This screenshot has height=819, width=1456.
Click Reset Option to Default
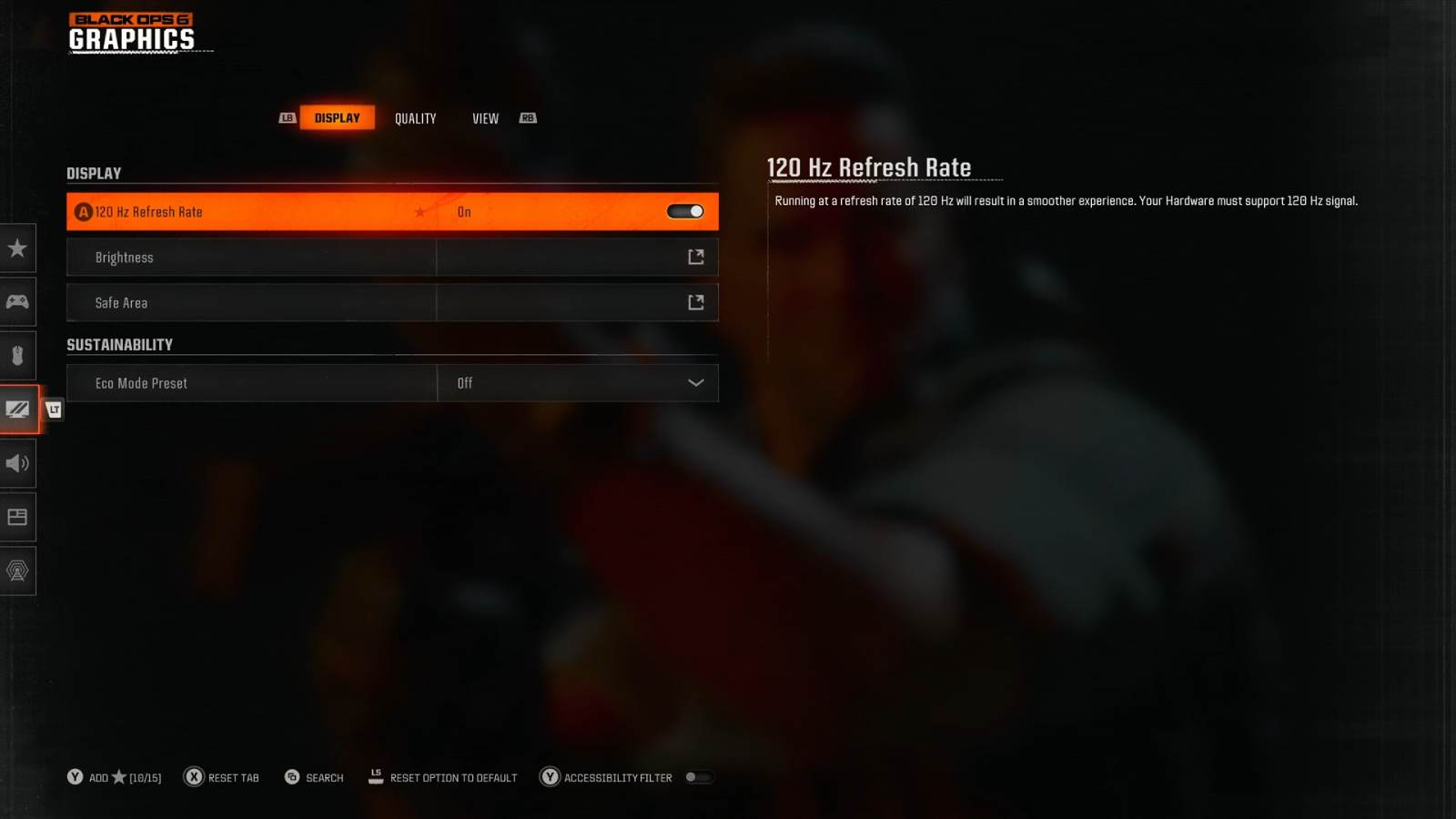[453, 777]
